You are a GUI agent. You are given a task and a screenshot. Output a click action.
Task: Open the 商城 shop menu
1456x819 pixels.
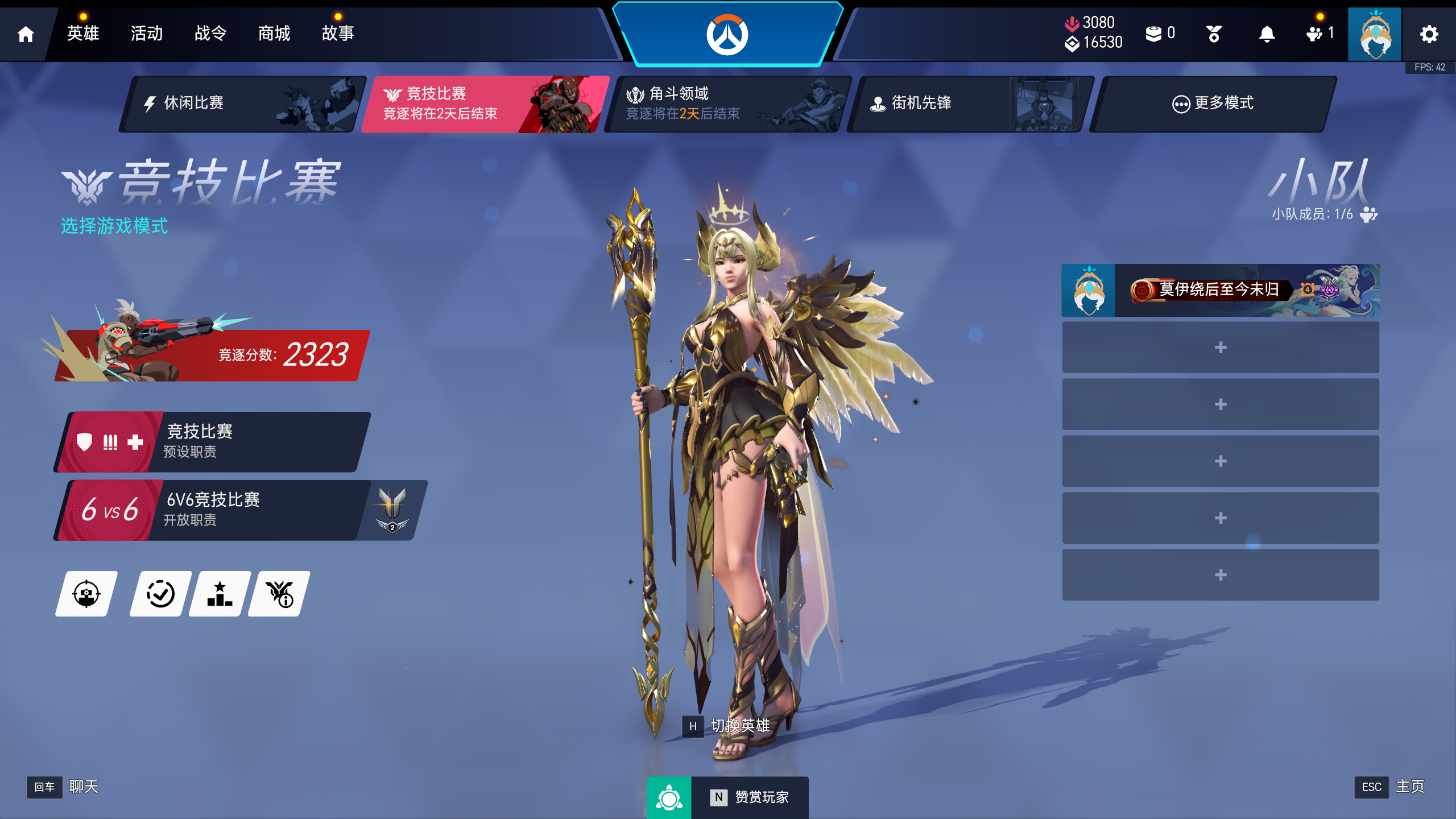[x=274, y=34]
